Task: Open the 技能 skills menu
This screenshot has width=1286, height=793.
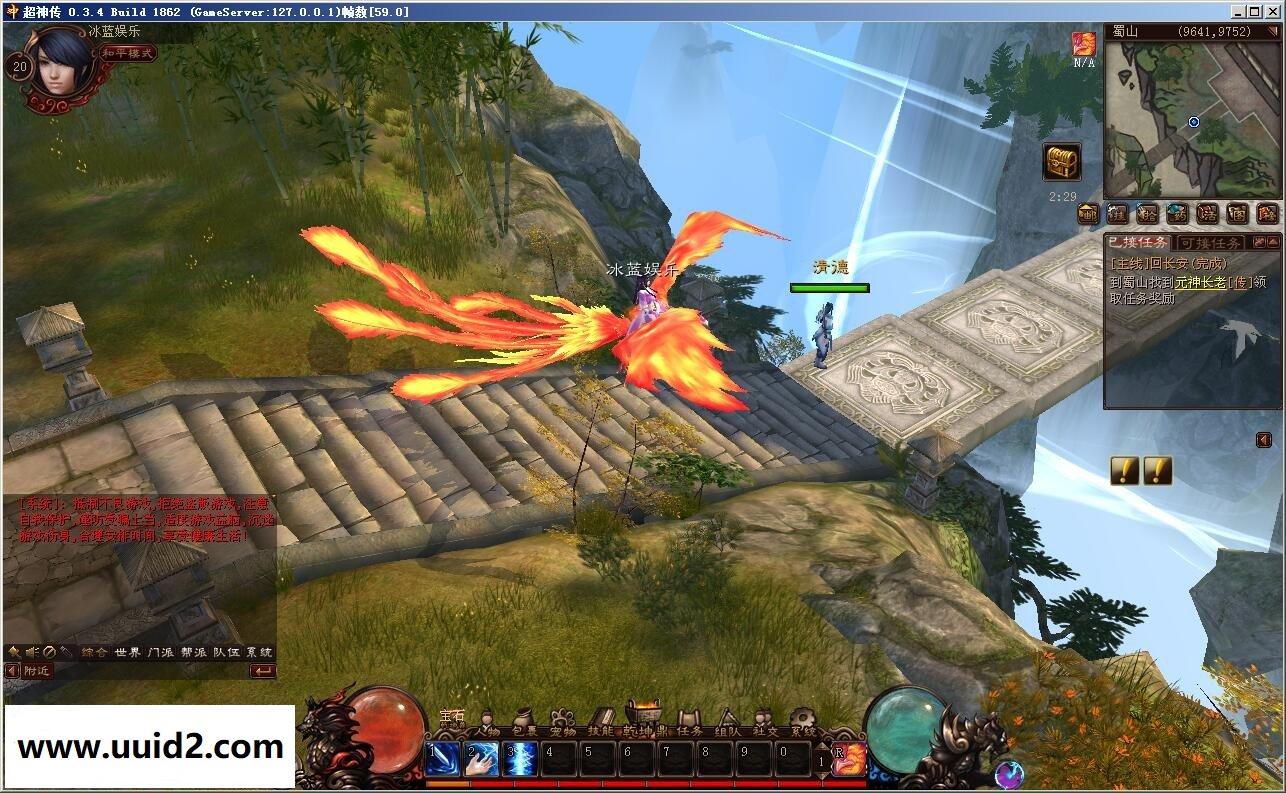Action: [601, 724]
